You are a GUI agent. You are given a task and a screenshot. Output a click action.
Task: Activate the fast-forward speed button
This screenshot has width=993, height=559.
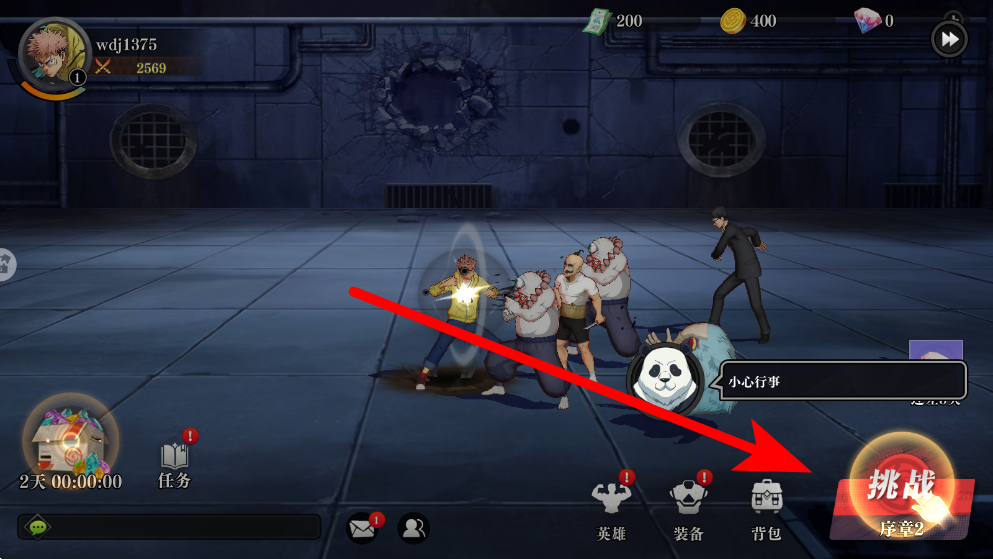pyautogui.click(x=948, y=40)
